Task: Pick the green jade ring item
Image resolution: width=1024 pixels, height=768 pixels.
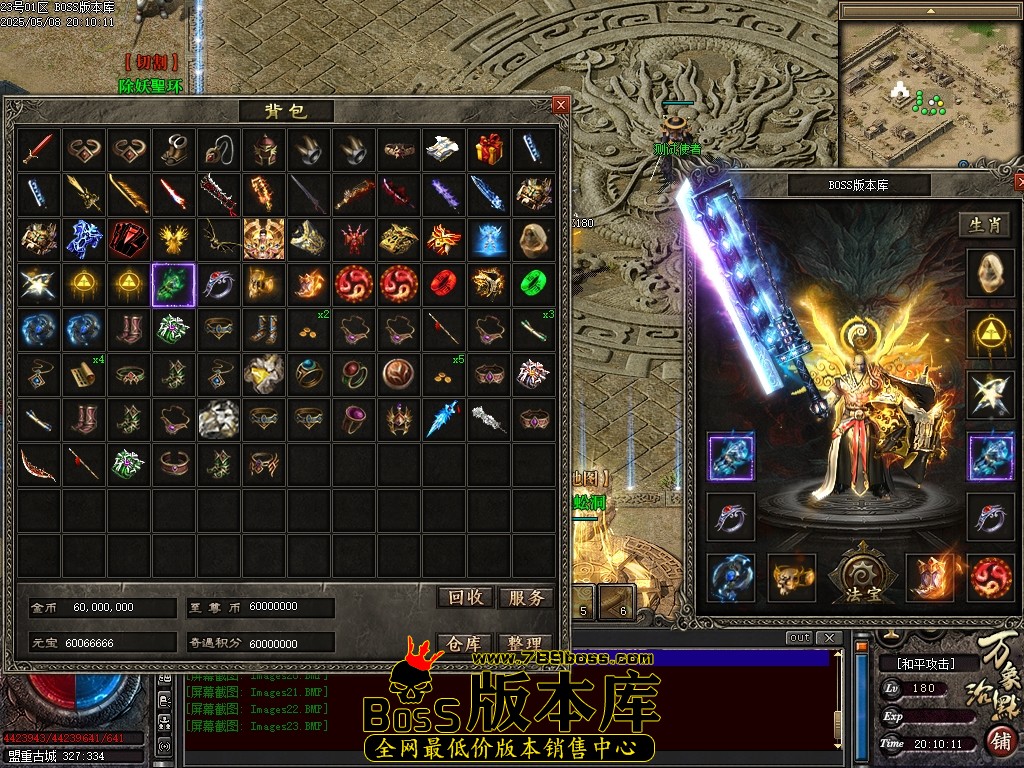Action: (533, 284)
